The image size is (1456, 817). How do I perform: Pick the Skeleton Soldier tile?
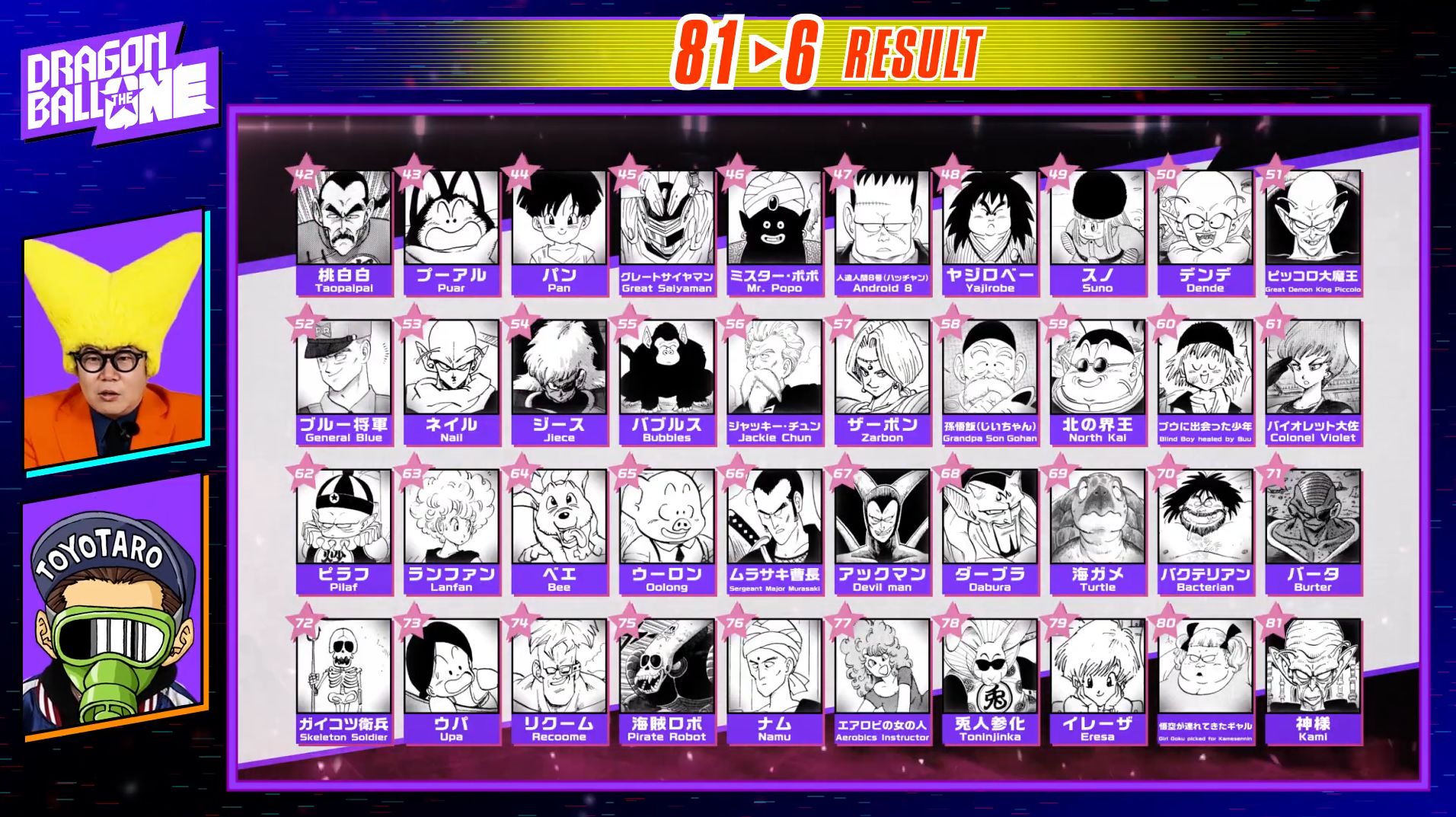tap(343, 680)
